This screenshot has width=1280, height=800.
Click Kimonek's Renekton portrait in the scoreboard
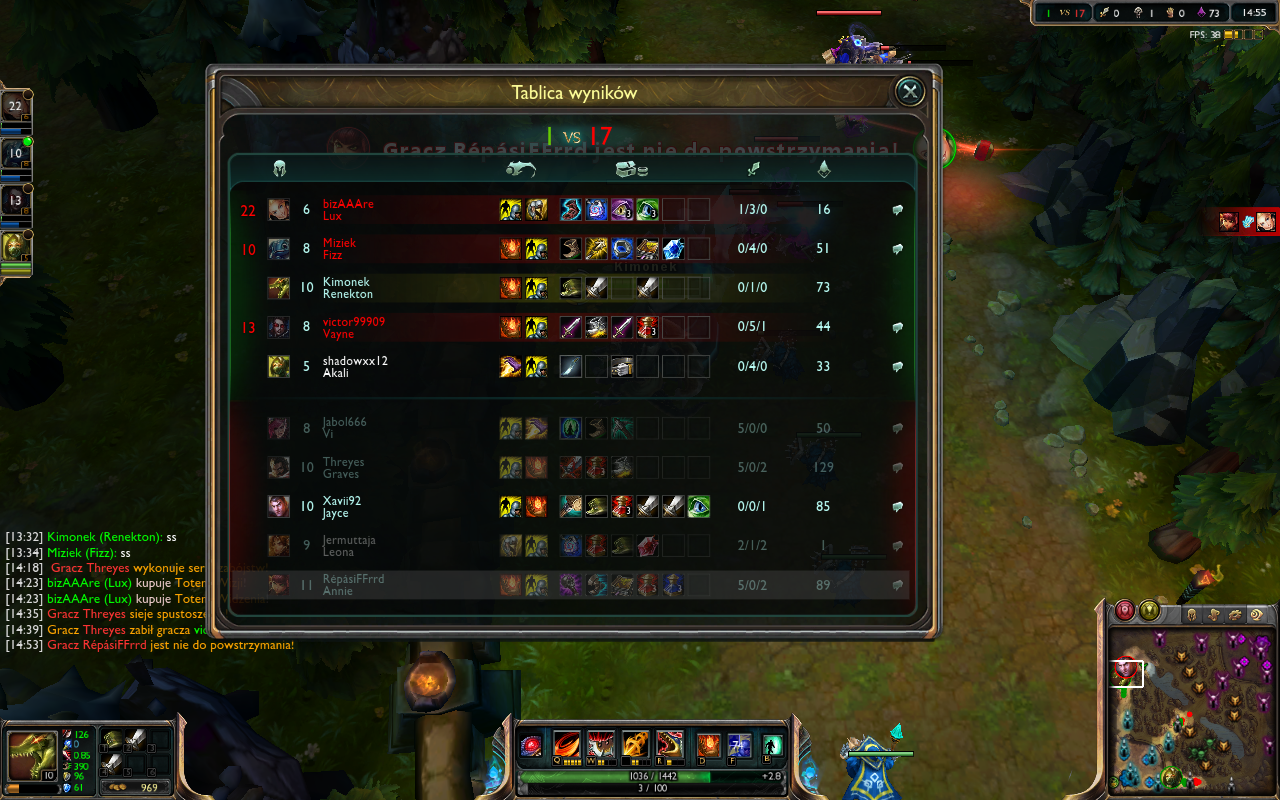[x=279, y=288]
